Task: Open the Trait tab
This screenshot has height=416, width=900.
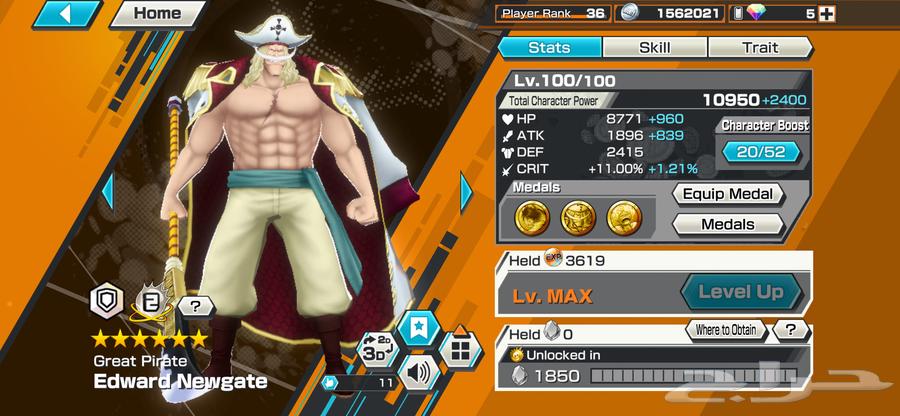Action: point(761,46)
